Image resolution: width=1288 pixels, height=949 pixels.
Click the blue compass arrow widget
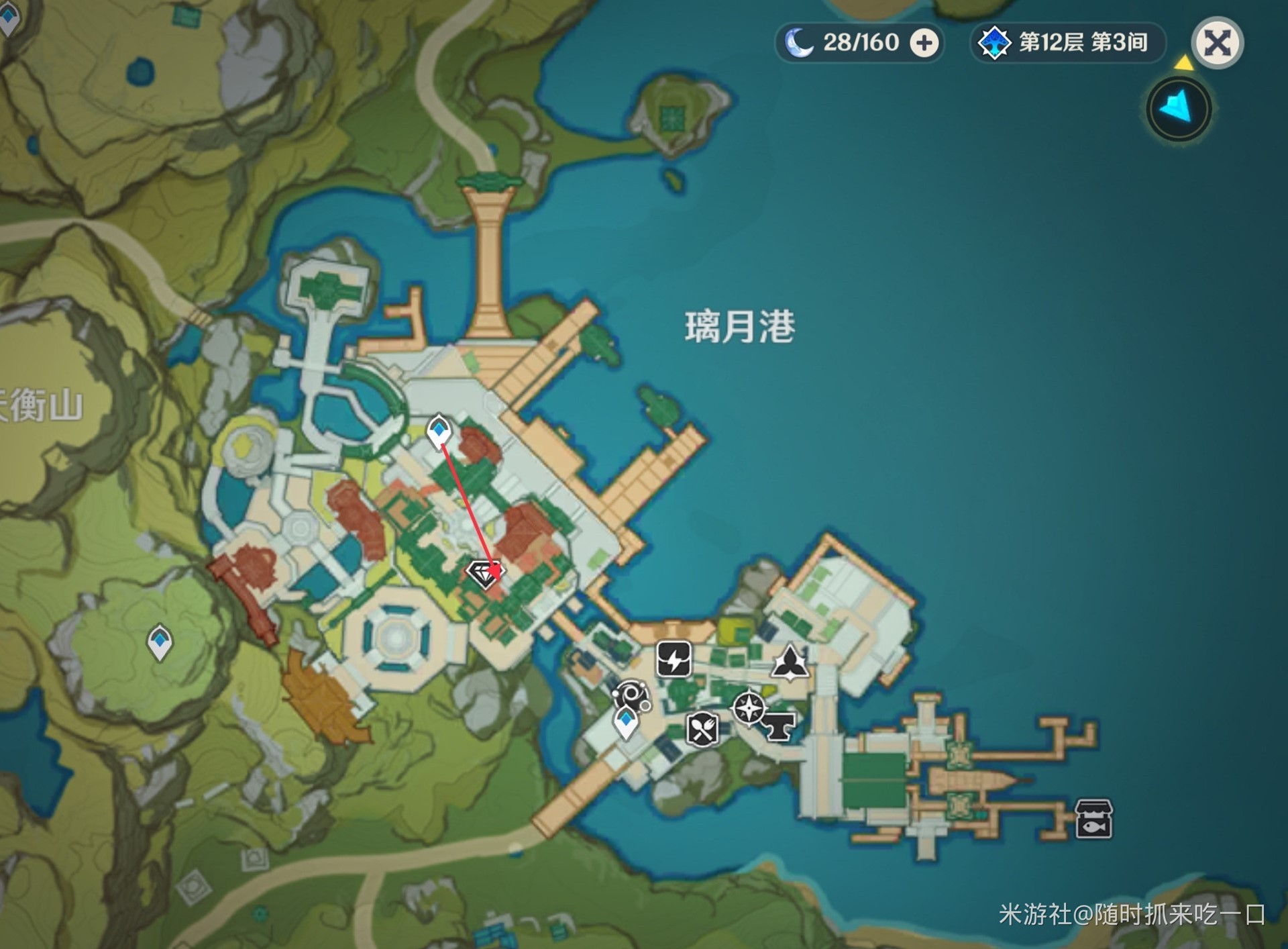[1179, 110]
